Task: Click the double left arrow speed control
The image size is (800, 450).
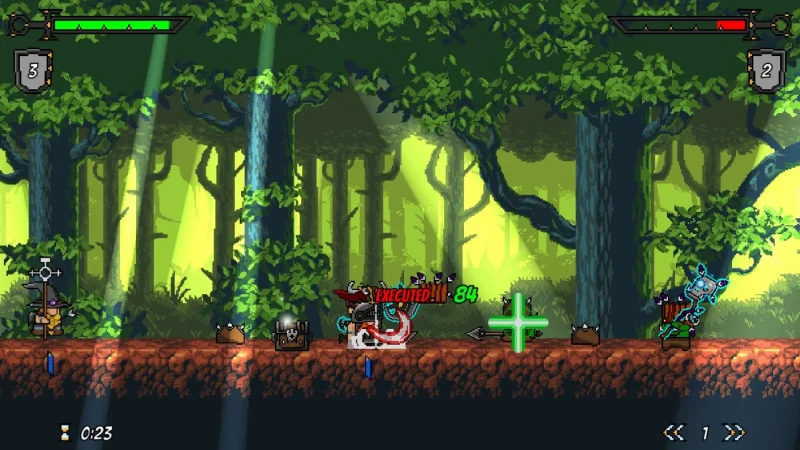Action: pyautogui.click(x=674, y=433)
